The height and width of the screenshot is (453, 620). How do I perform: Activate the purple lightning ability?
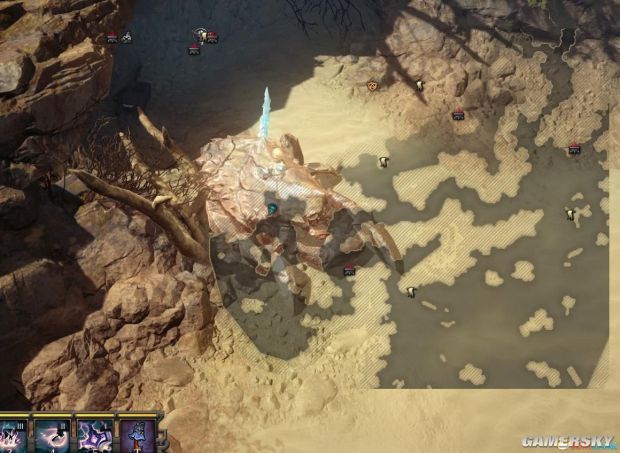(x=96, y=437)
